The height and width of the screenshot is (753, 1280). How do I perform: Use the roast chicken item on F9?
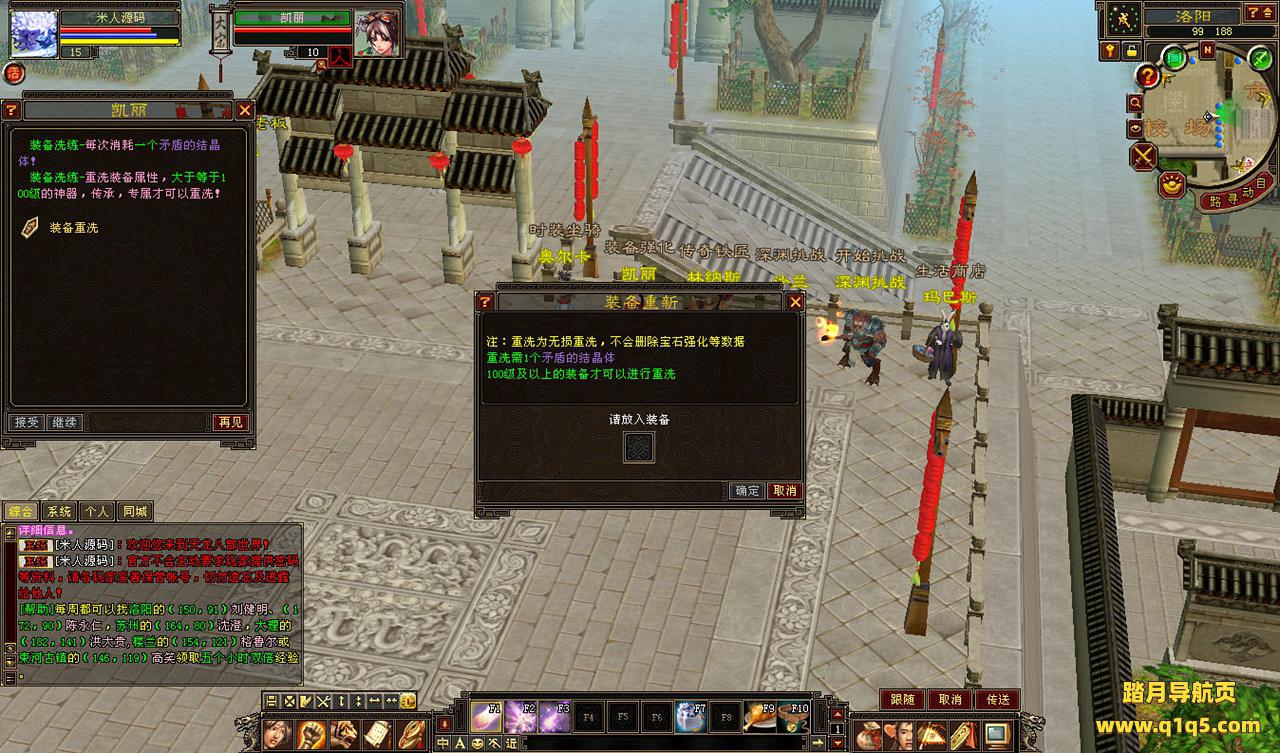[760, 717]
